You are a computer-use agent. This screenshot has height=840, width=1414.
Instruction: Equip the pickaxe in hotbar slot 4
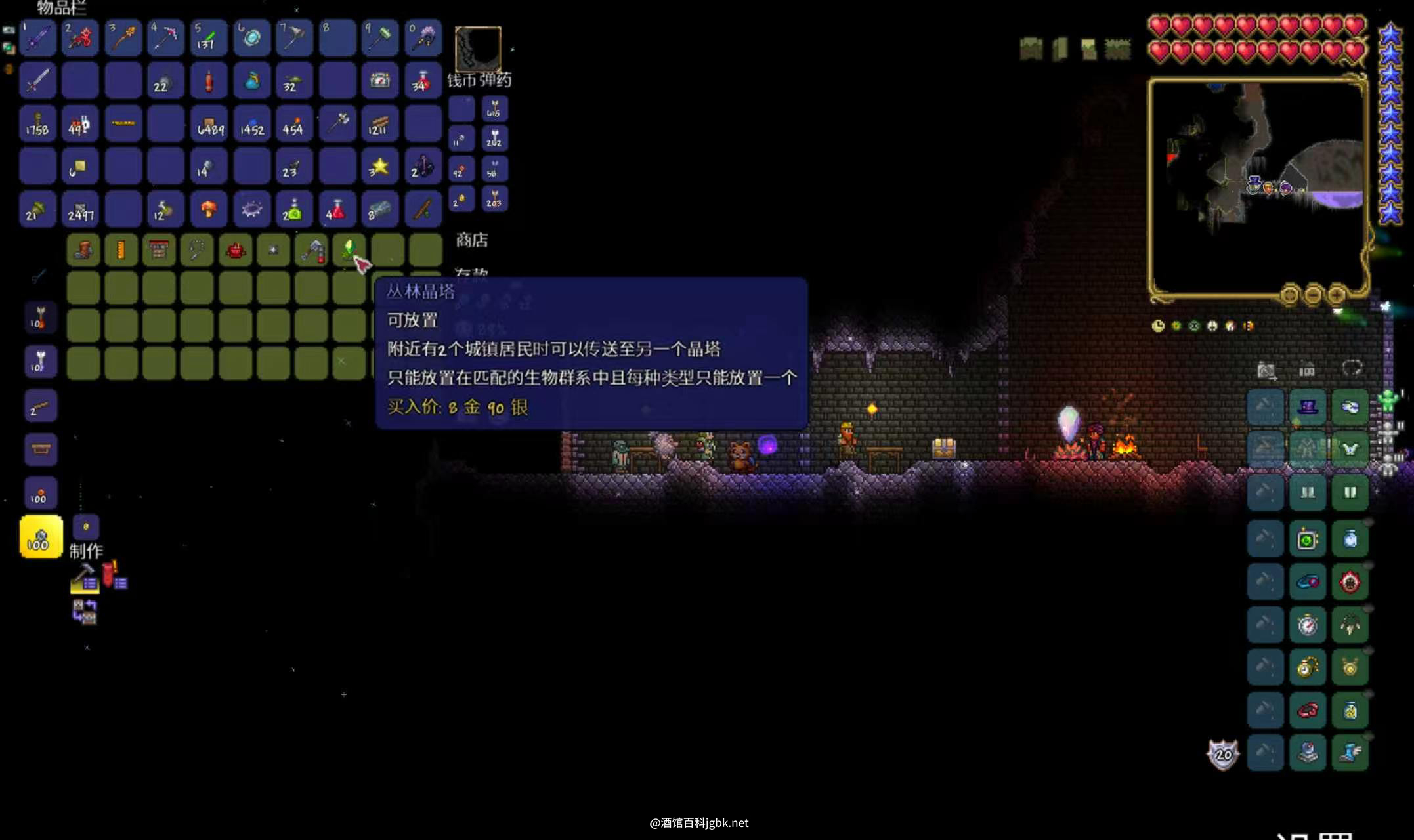pyautogui.click(x=165, y=37)
